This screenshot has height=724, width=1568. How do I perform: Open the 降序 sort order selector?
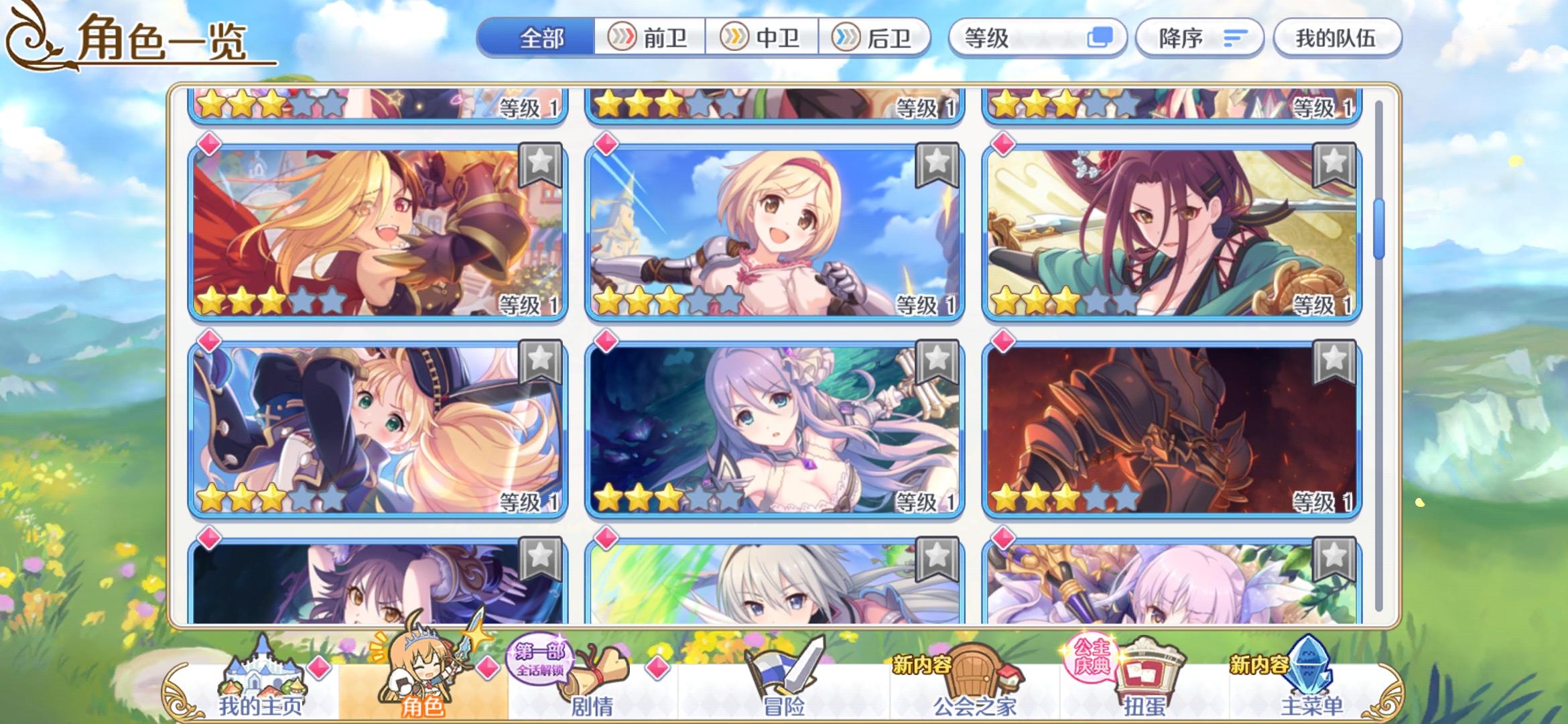pyautogui.click(x=1199, y=38)
